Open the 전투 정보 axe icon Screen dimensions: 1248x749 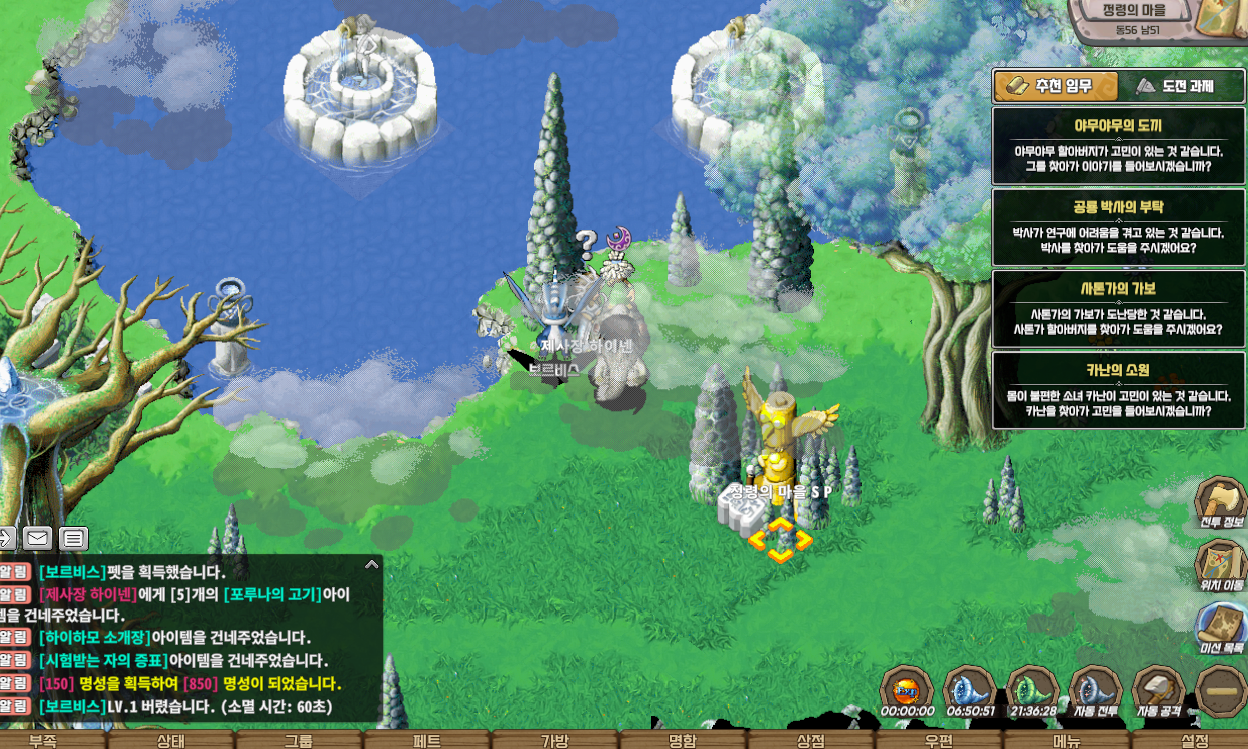pos(1221,501)
